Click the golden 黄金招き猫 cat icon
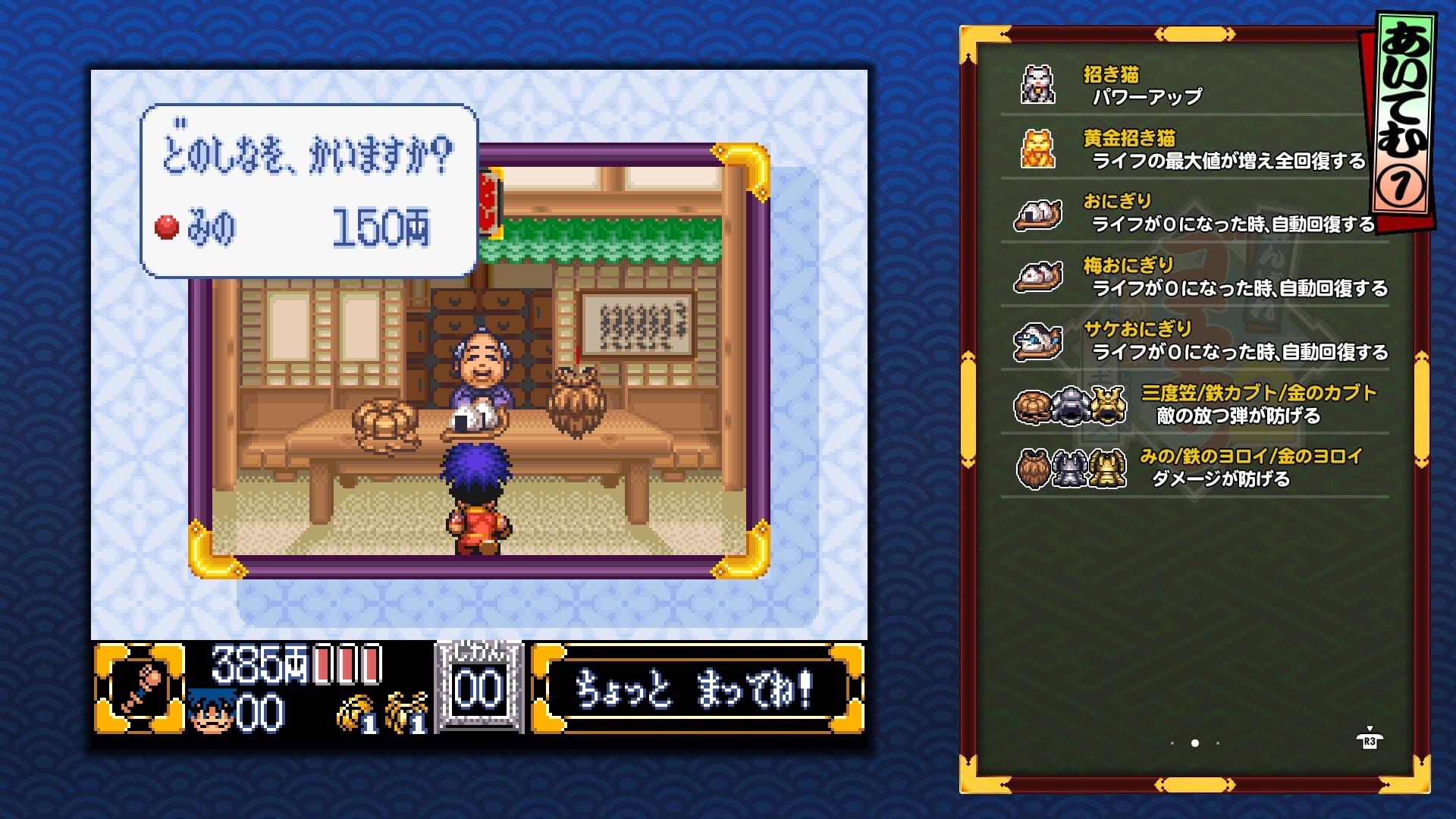Image resolution: width=1456 pixels, height=819 pixels. point(1040,149)
